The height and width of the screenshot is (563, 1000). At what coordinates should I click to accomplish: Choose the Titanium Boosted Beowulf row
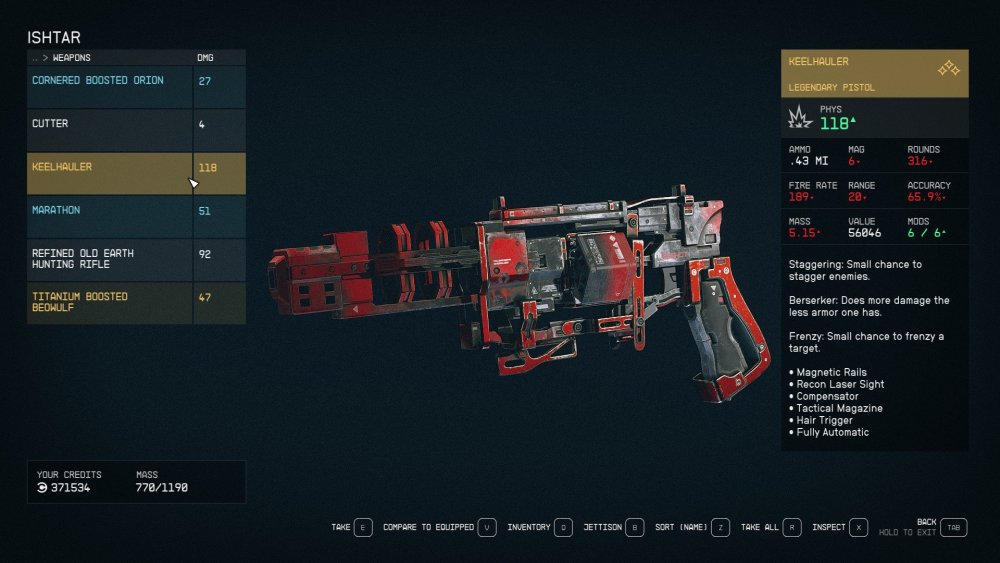(x=110, y=302)
